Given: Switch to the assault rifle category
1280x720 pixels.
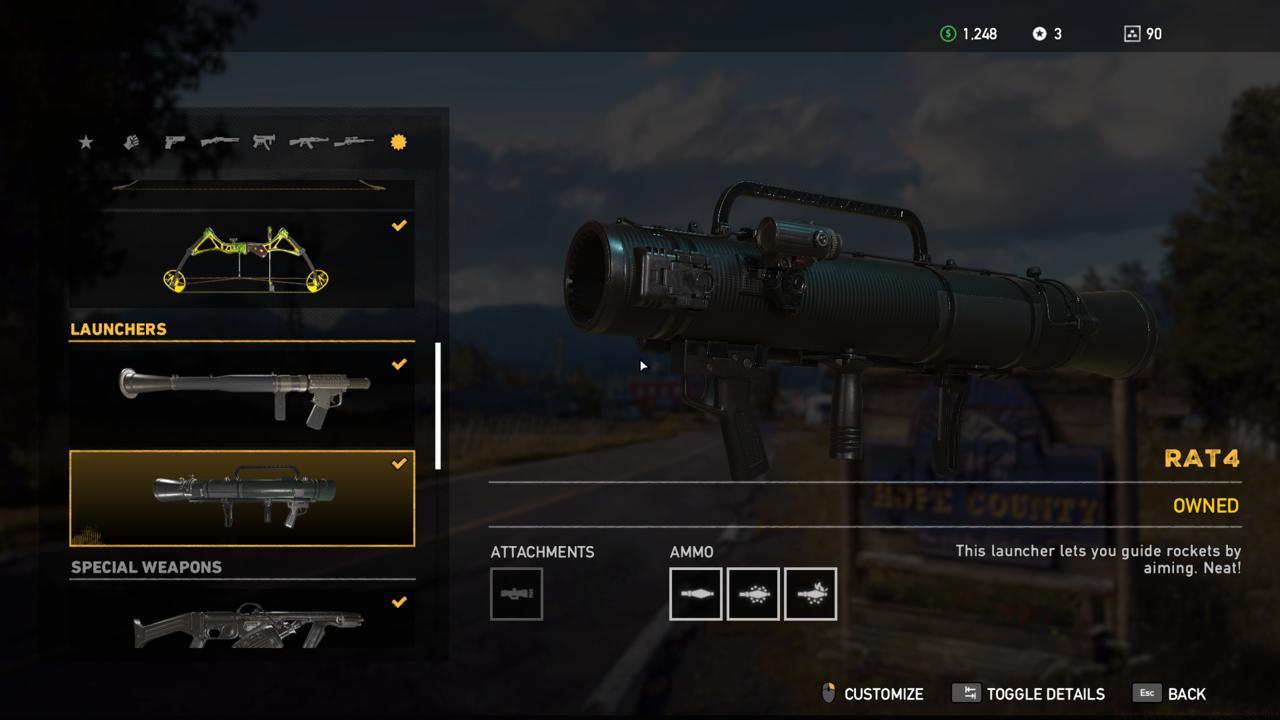Looking at the screenshot, I should click(x=308, y=142).
